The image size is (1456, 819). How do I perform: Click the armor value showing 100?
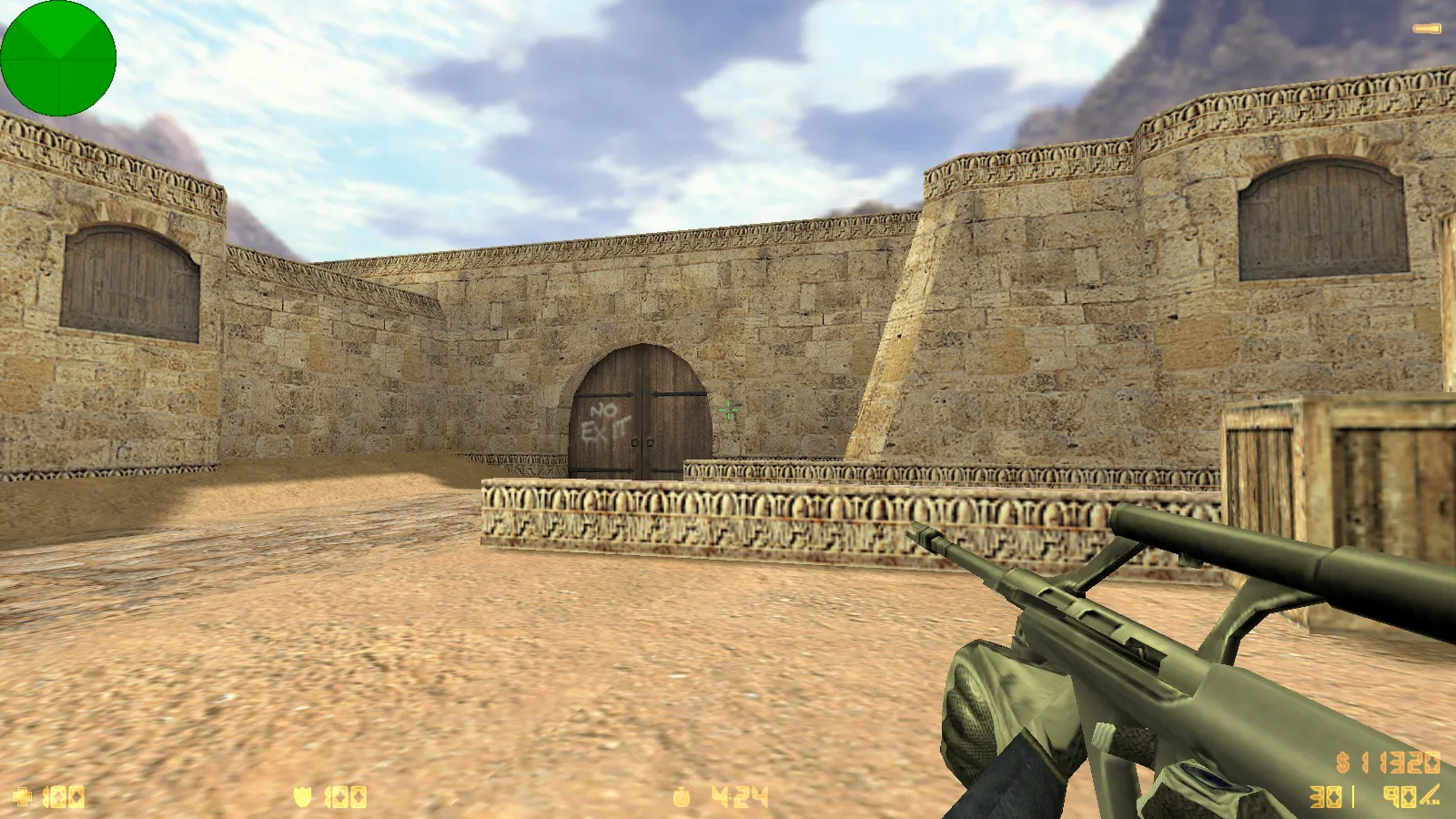point(344,796)
